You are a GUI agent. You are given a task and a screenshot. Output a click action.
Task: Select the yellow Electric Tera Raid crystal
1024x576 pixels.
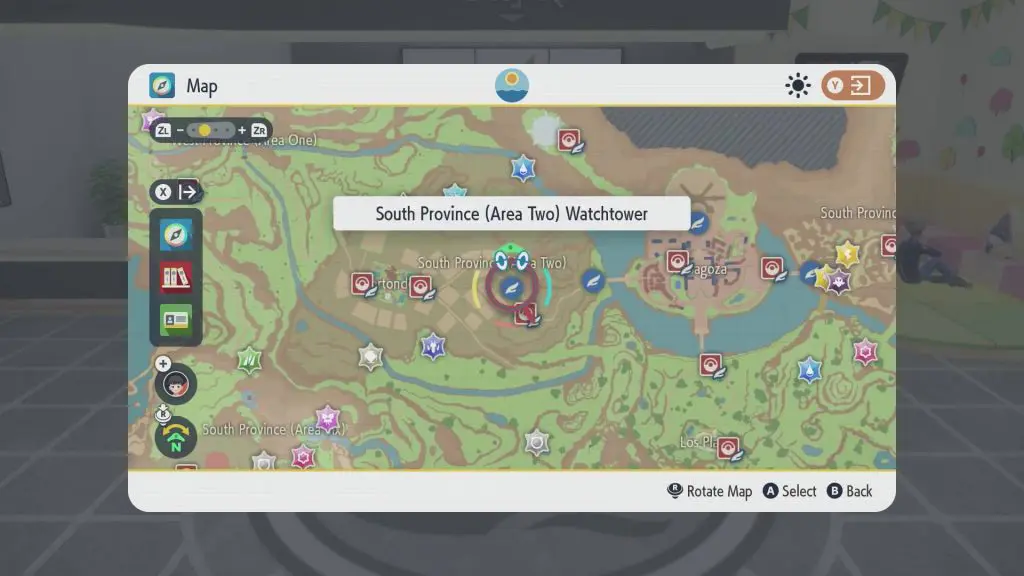pyautogui.click(x=848, y=254)
